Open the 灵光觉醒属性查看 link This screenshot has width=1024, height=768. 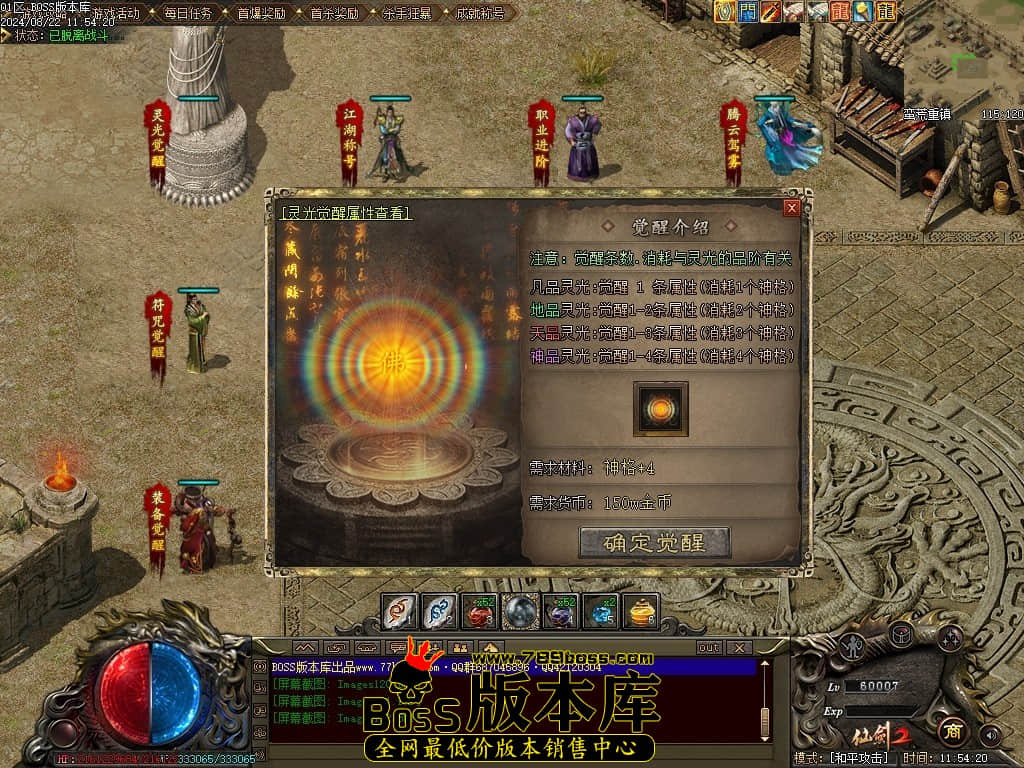pos(346,213)
